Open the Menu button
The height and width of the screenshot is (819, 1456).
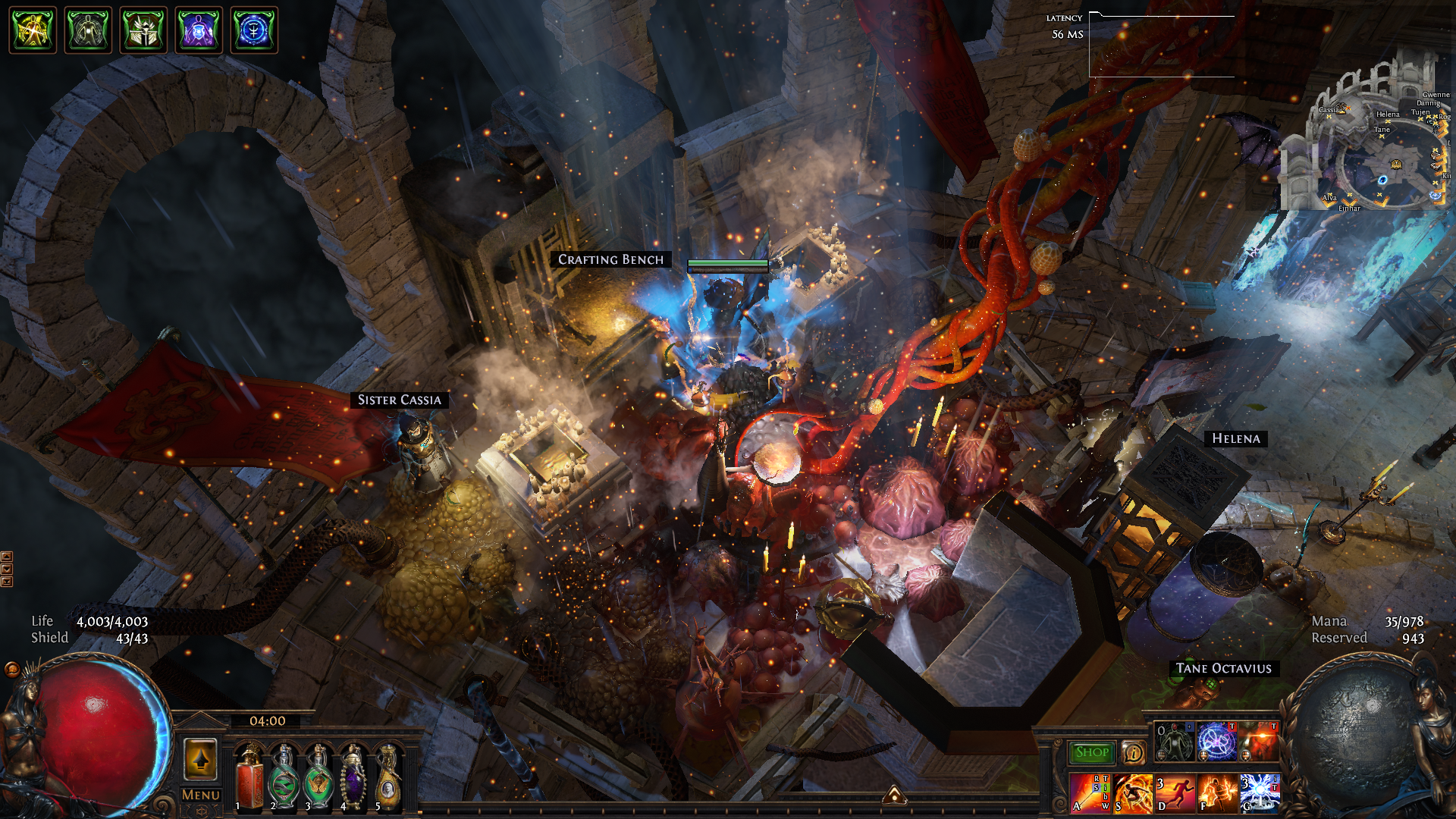tap(201, 795)
